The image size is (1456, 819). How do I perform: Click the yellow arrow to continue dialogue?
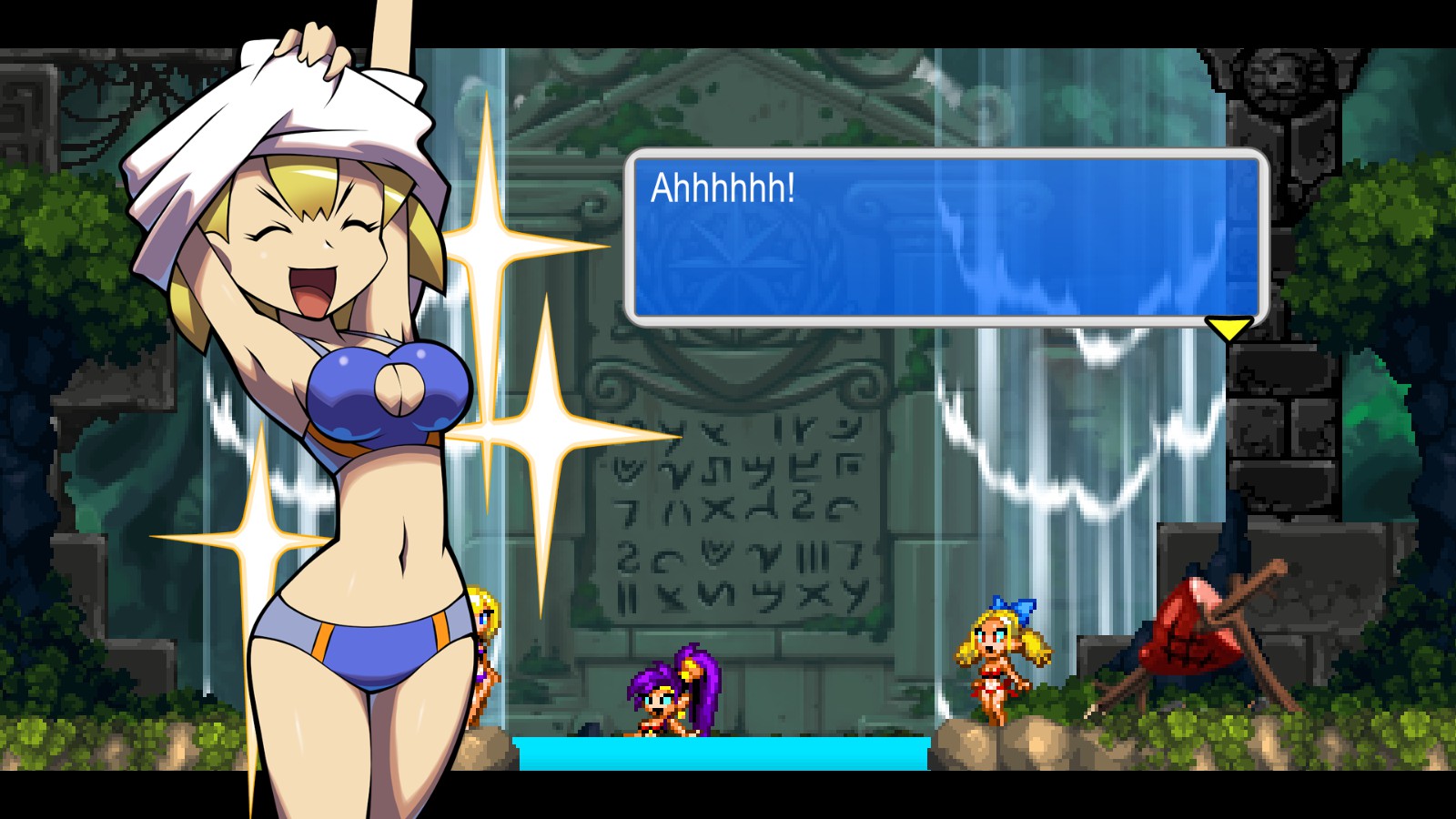coord(1228,328)
